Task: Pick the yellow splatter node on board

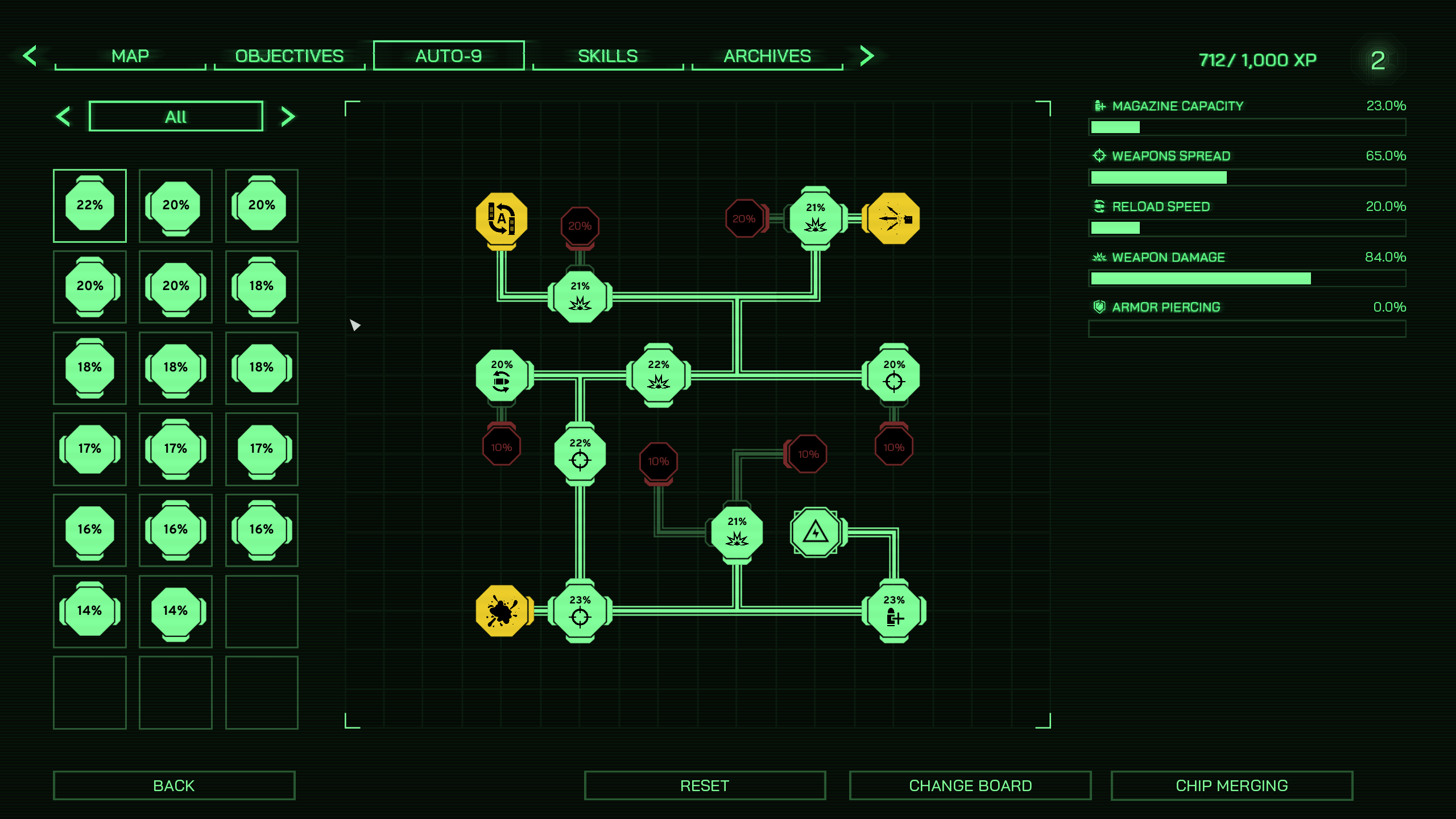Action: 501,611
